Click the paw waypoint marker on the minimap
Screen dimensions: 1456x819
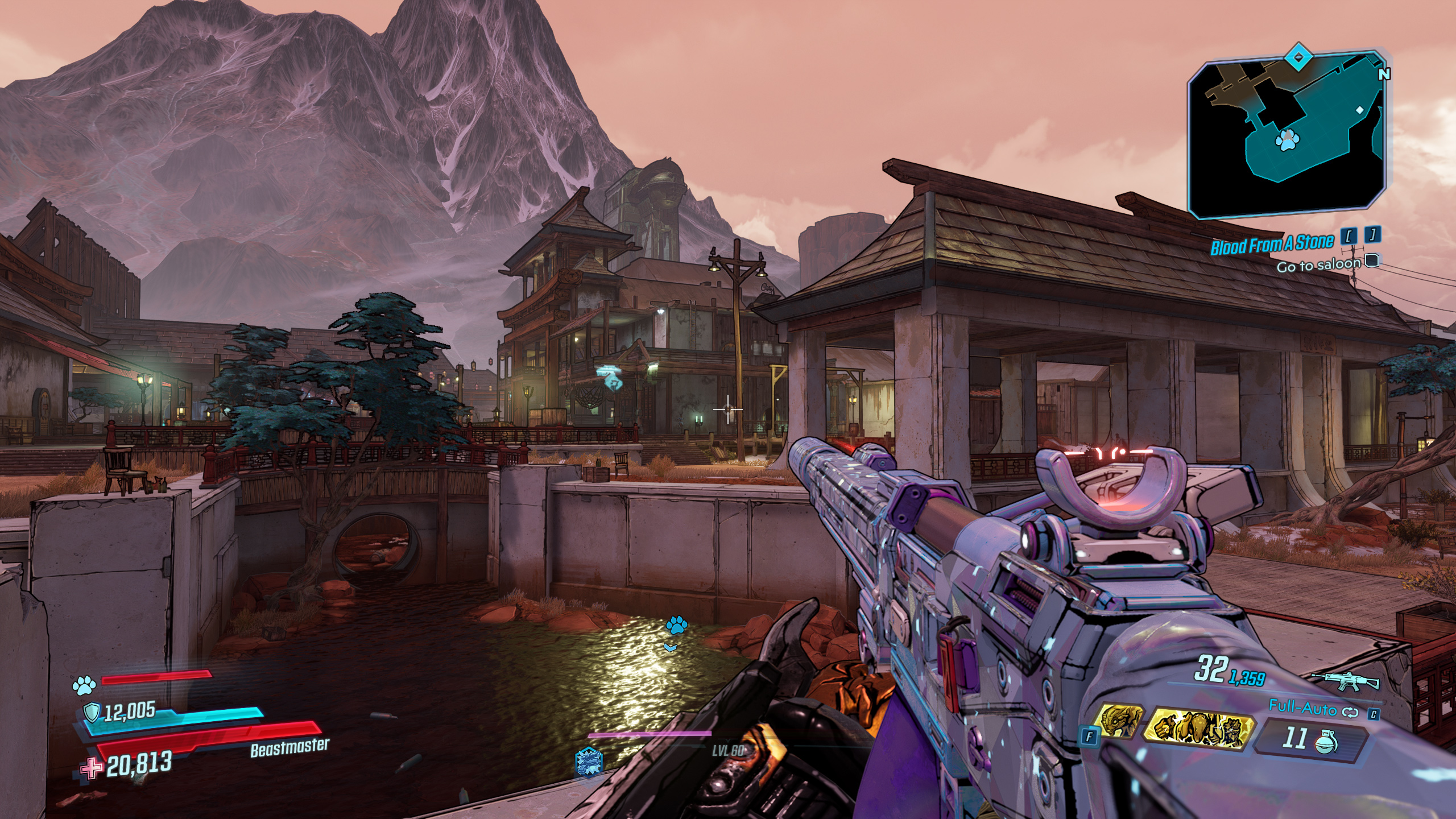[x=1287, y=140]
